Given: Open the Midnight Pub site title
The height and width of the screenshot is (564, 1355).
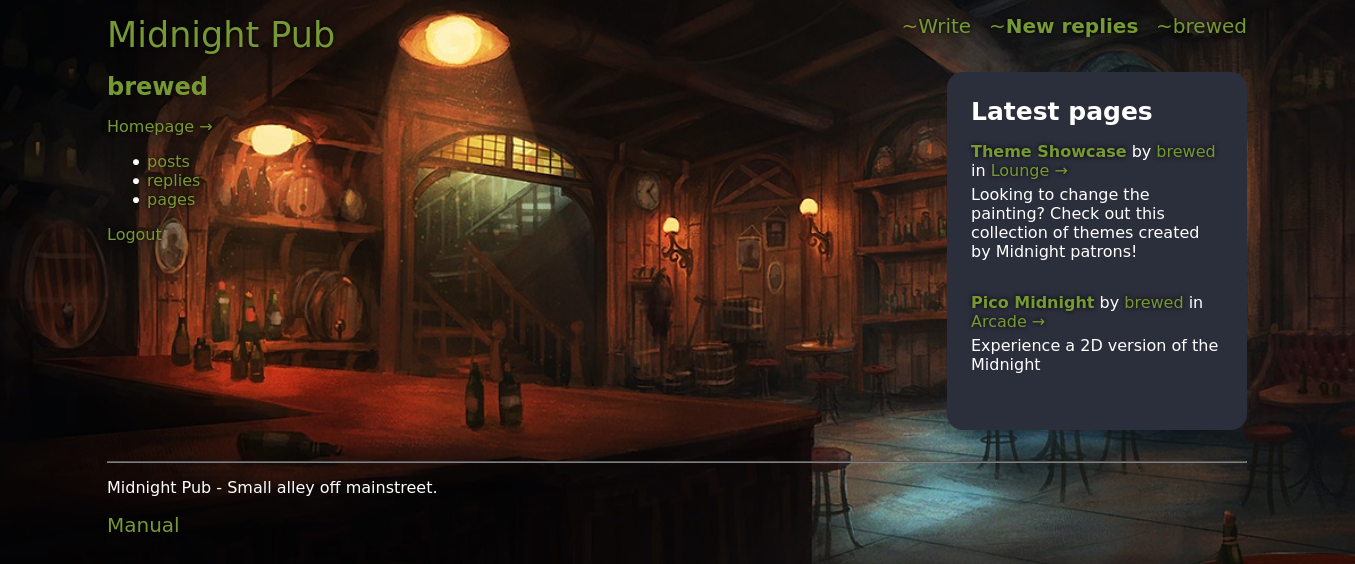Looking at the screenshot, I should click(x=220, y=35).
